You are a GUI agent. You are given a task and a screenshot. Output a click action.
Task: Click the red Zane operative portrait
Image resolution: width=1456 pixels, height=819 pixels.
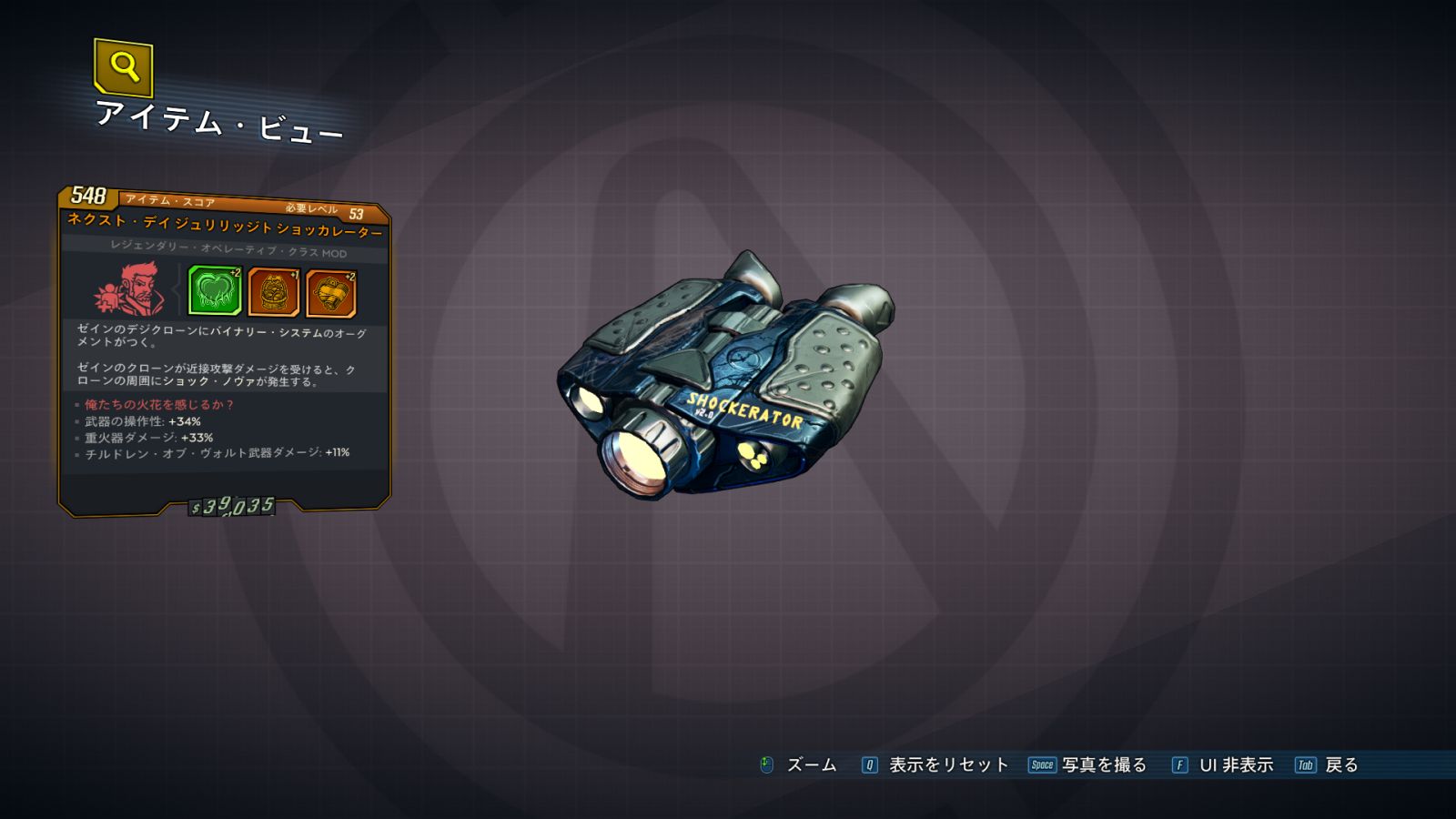coord(130,289)
